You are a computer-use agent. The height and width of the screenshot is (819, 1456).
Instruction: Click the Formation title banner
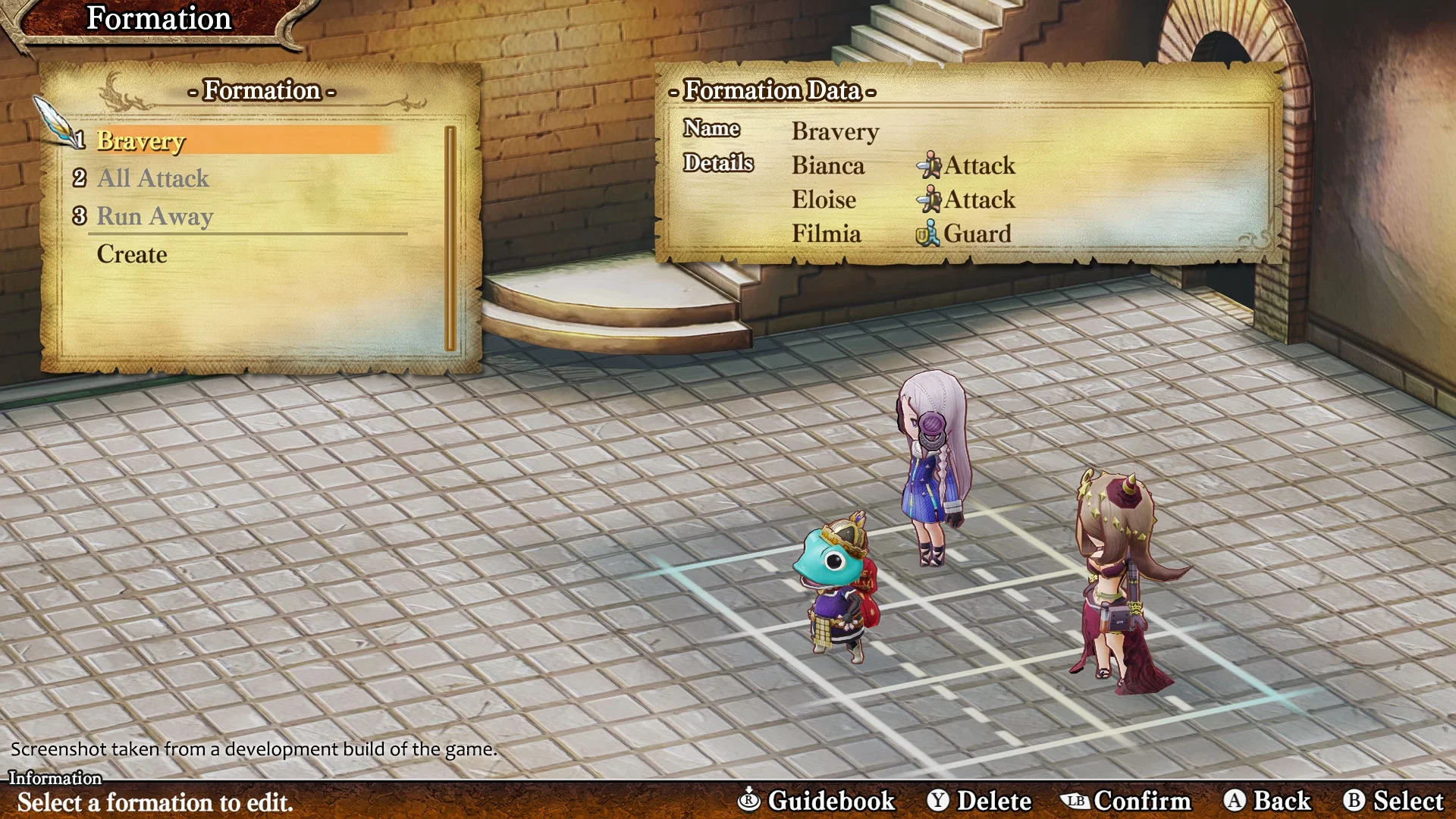pyautogui.click(x=158, y=18)
